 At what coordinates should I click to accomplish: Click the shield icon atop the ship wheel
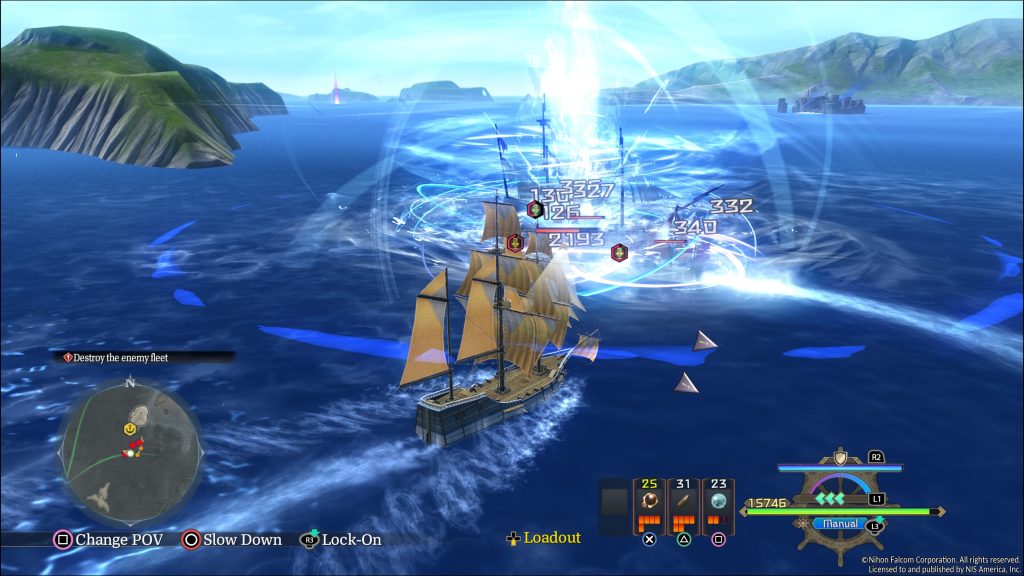840,458
